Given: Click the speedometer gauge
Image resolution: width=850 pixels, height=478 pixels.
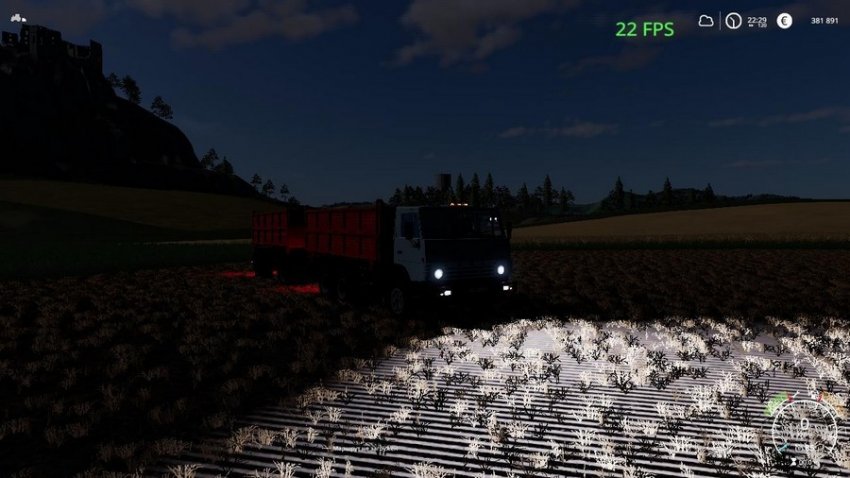Looking at the screenshot, I should [x=806, y=430].
